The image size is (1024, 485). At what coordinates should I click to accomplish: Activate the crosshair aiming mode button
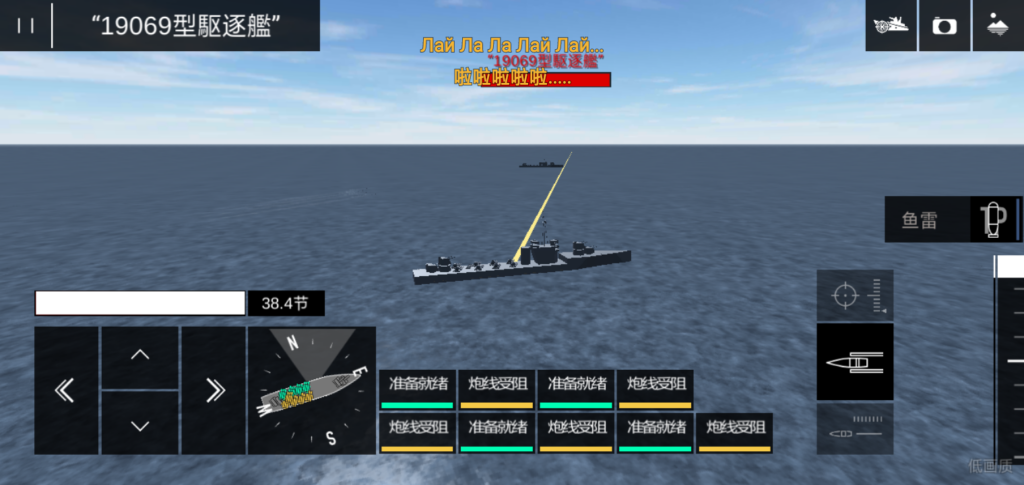point(854,296)
